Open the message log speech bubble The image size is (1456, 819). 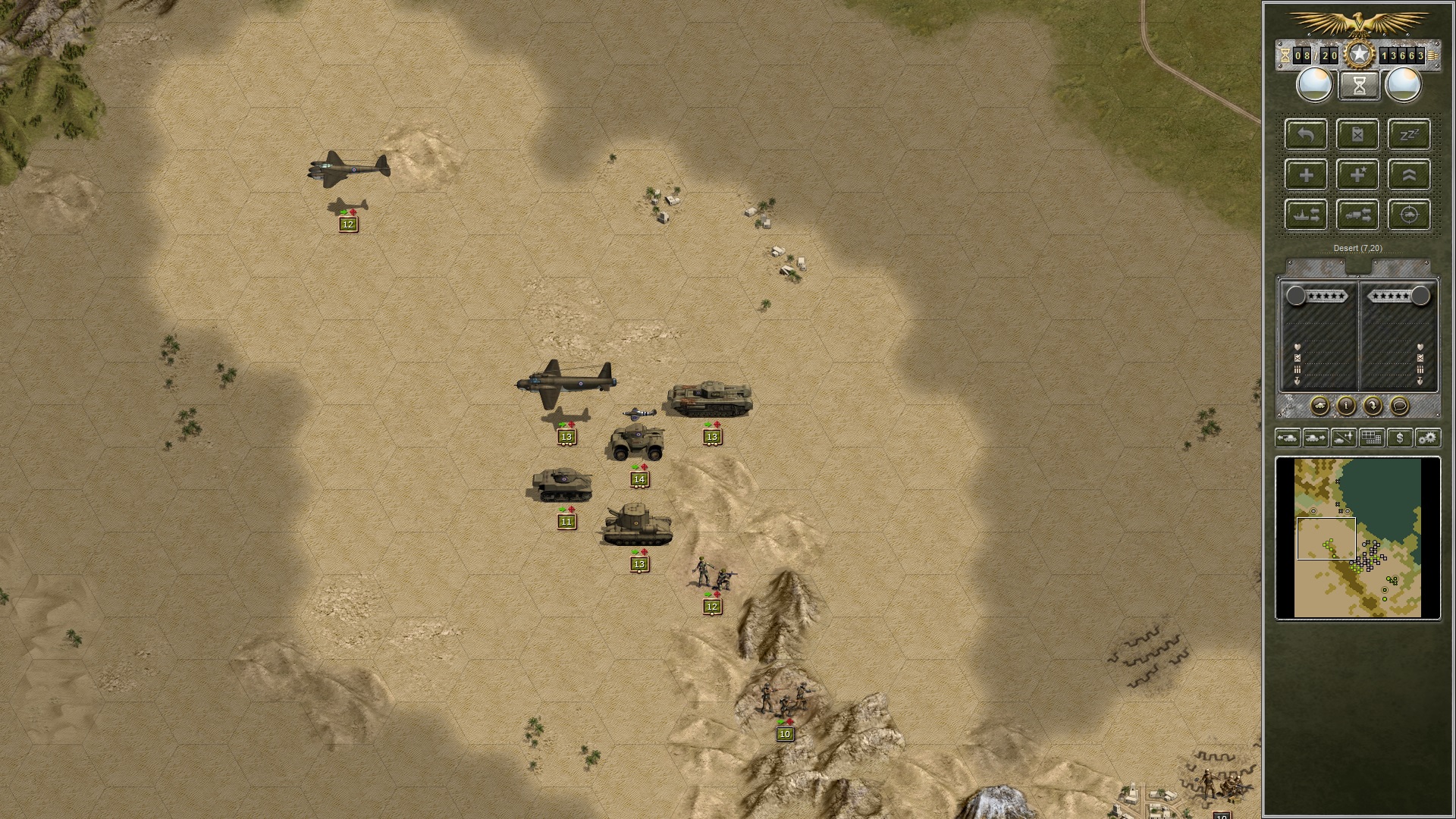(x=1400, y=406)
